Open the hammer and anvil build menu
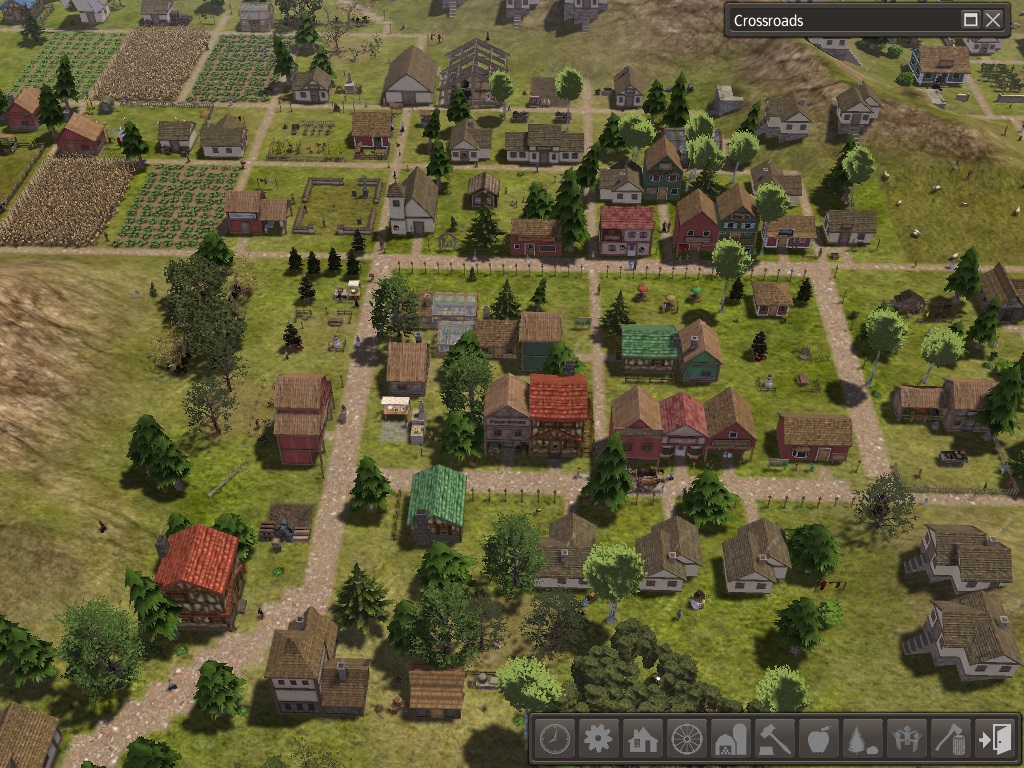Screen dimensions: 1024x768 click(774, 740)
